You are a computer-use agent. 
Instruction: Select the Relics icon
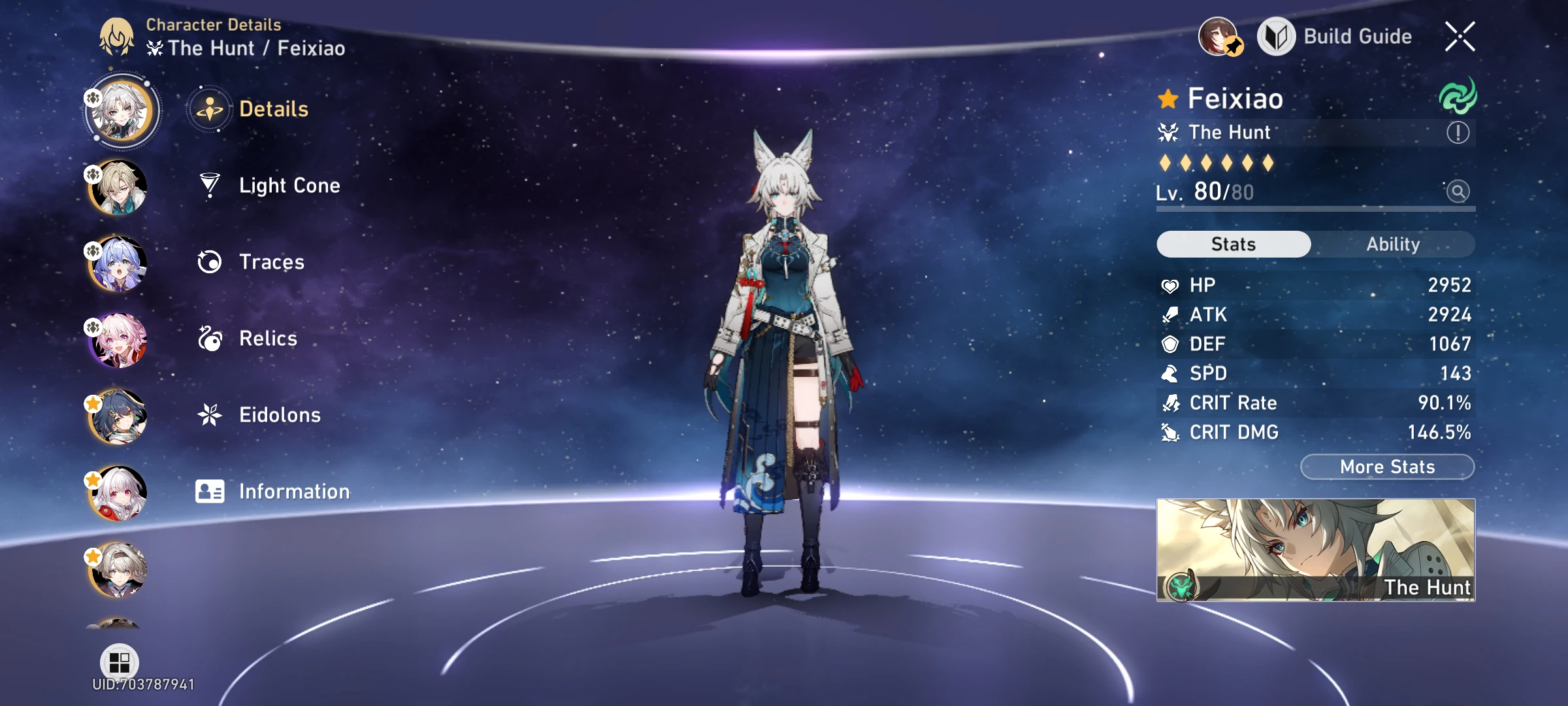coord(209,338)
